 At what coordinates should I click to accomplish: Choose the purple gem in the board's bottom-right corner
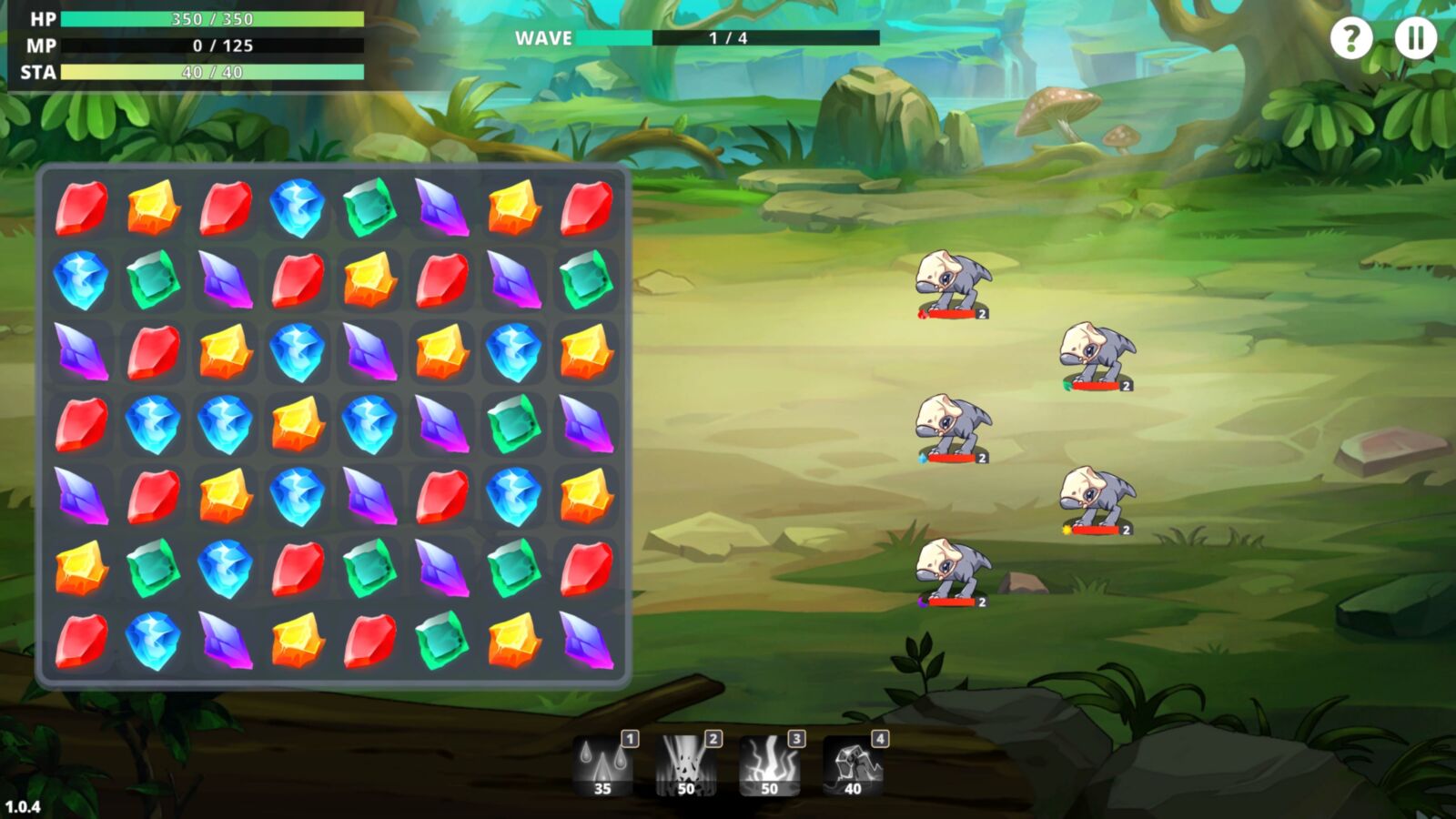point(587,640)
